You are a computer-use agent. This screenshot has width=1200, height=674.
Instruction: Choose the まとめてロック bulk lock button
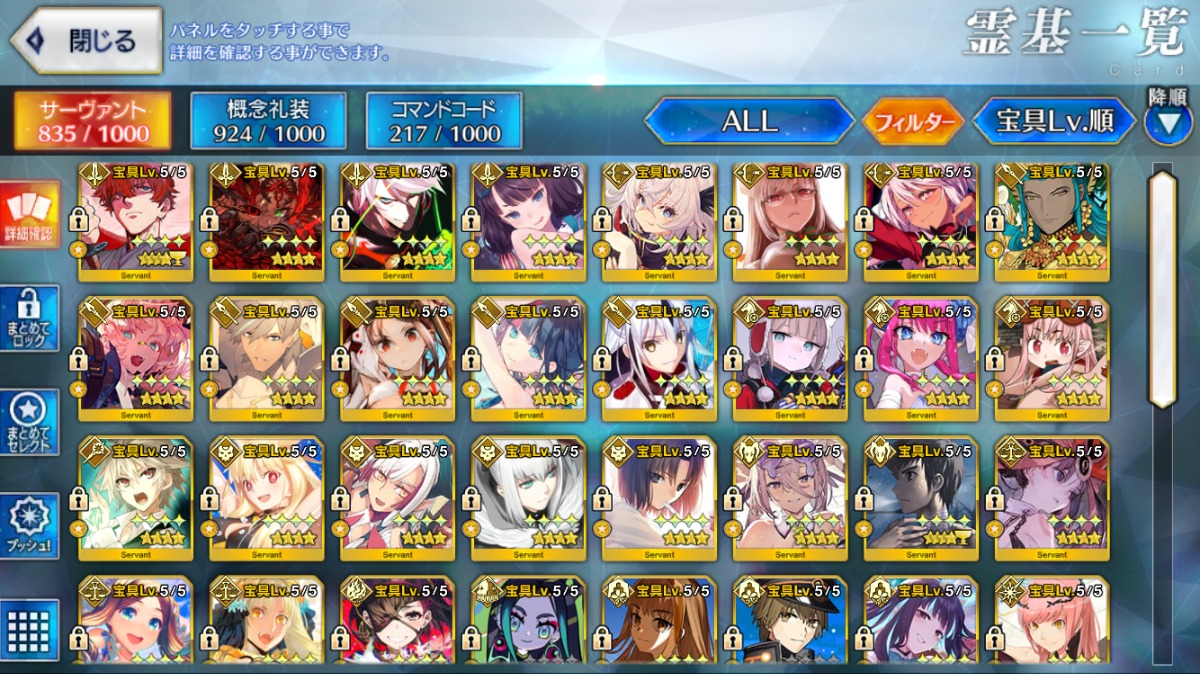(29, 318)
